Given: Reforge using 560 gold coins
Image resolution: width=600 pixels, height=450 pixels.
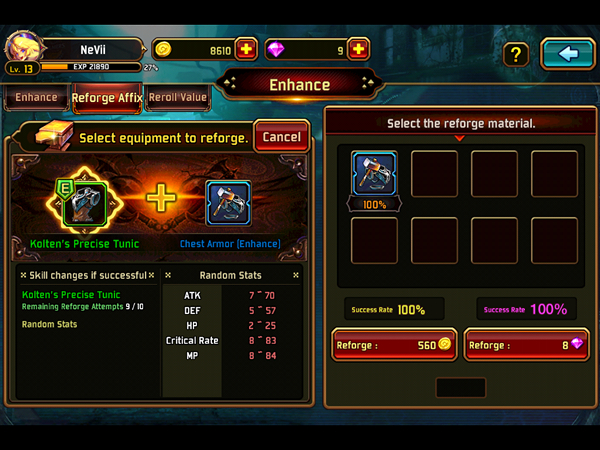Looking at the screenshot, I should (x=394, y=345).
